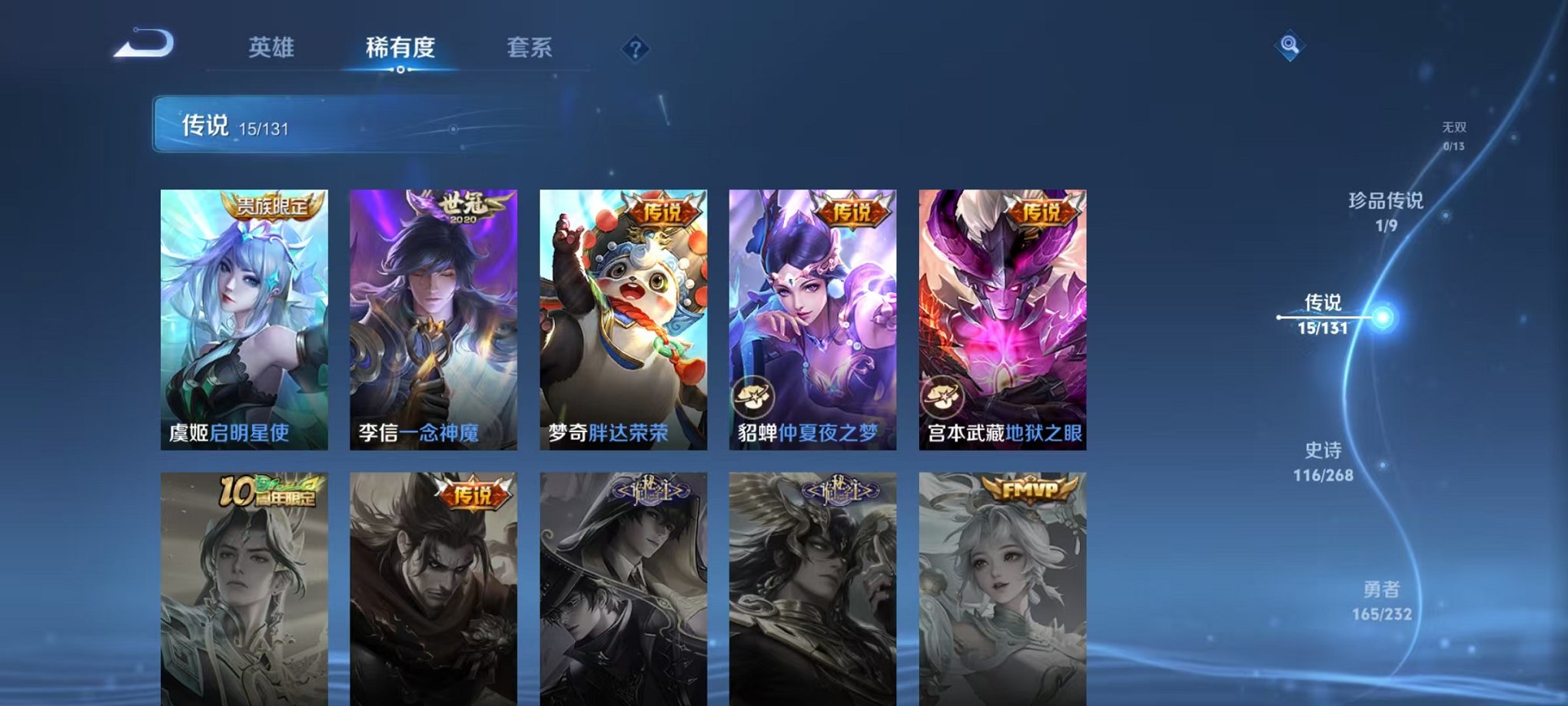Click the 贵族限定 banner on the 虞姬 card
Screen dimensions: 1568x706
(x=270, y=208)
